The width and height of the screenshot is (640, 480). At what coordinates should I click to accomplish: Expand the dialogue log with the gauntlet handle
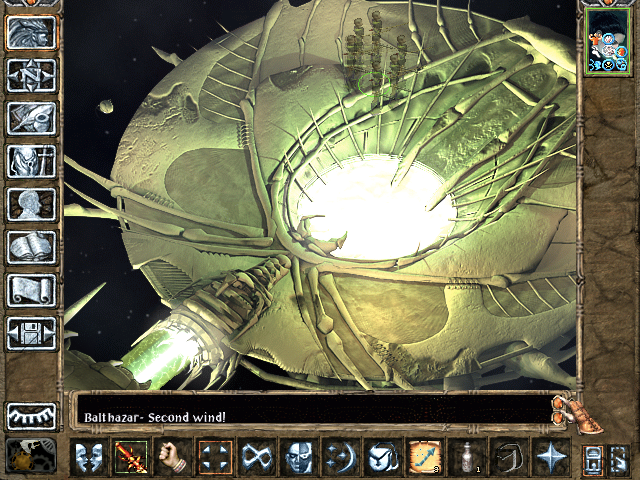pos(566,408)
